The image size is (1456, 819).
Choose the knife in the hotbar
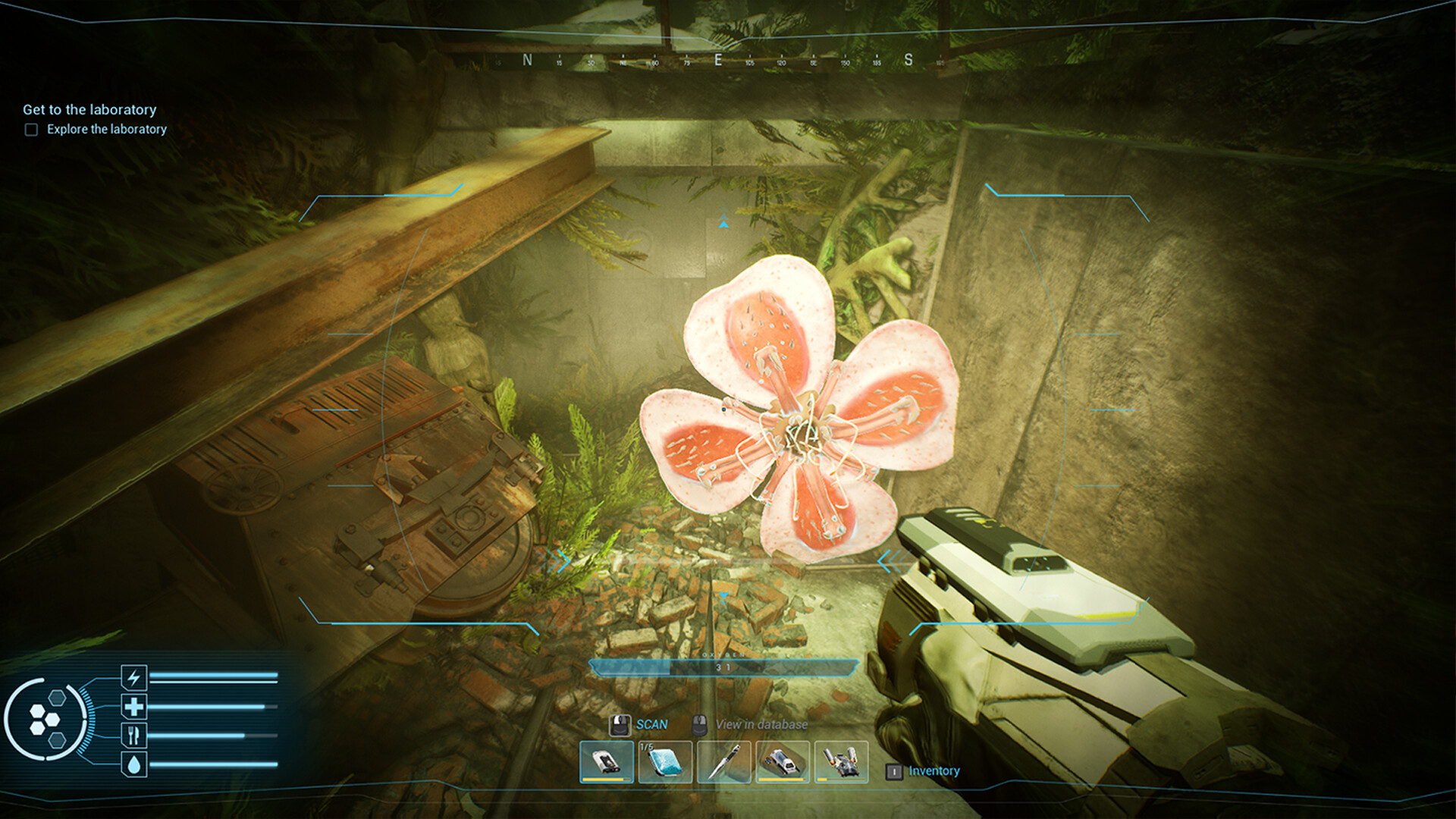click(723, 761)
